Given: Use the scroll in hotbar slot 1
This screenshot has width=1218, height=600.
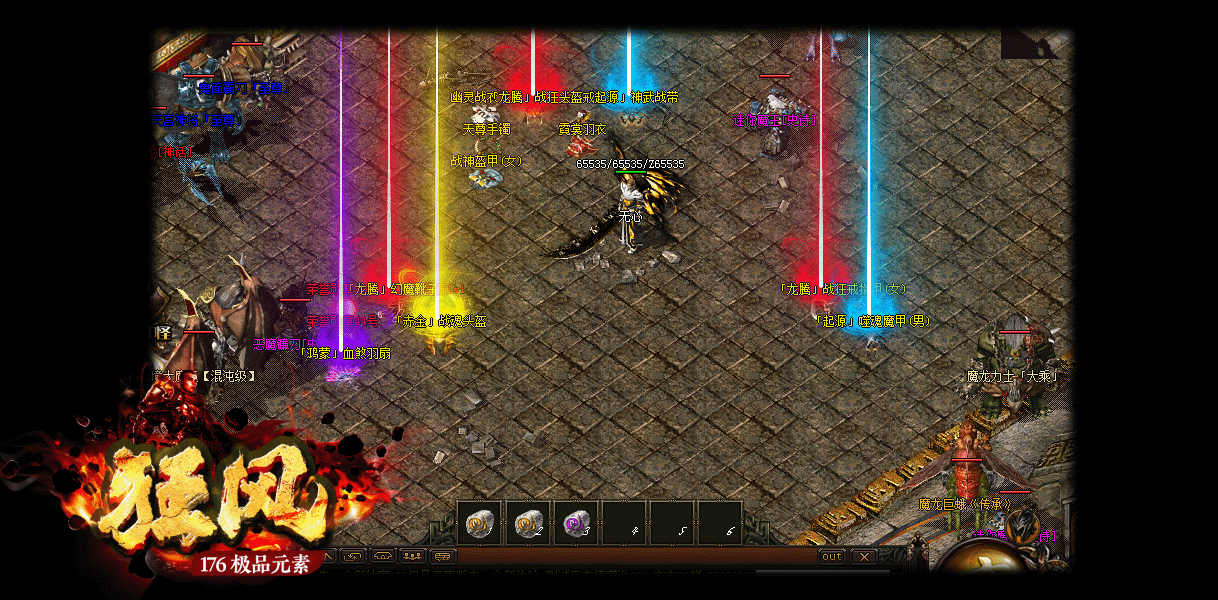Looking at the screenshot, I should point(479,523).
